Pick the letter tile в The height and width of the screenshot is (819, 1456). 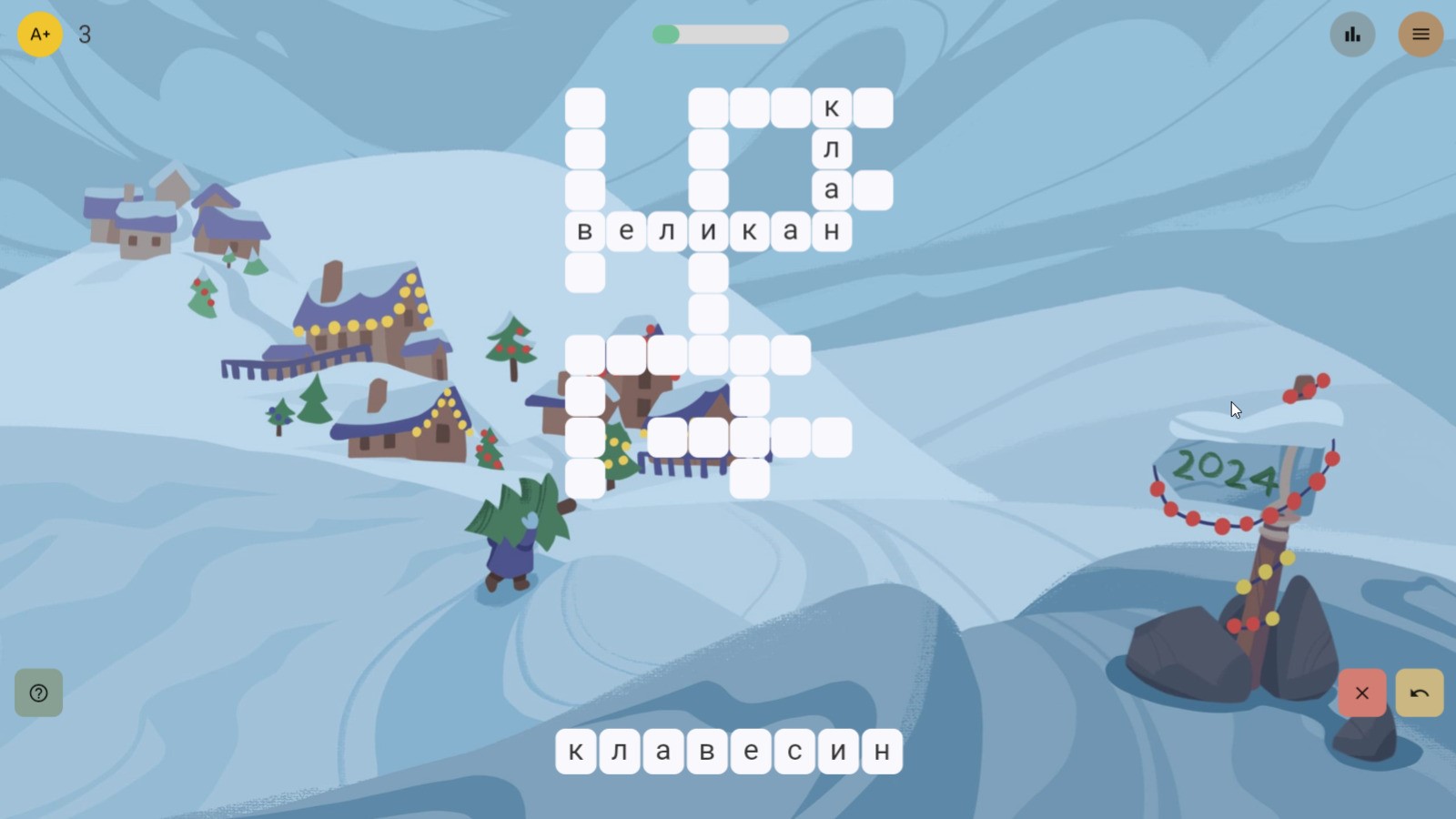(x=707, y=751)
